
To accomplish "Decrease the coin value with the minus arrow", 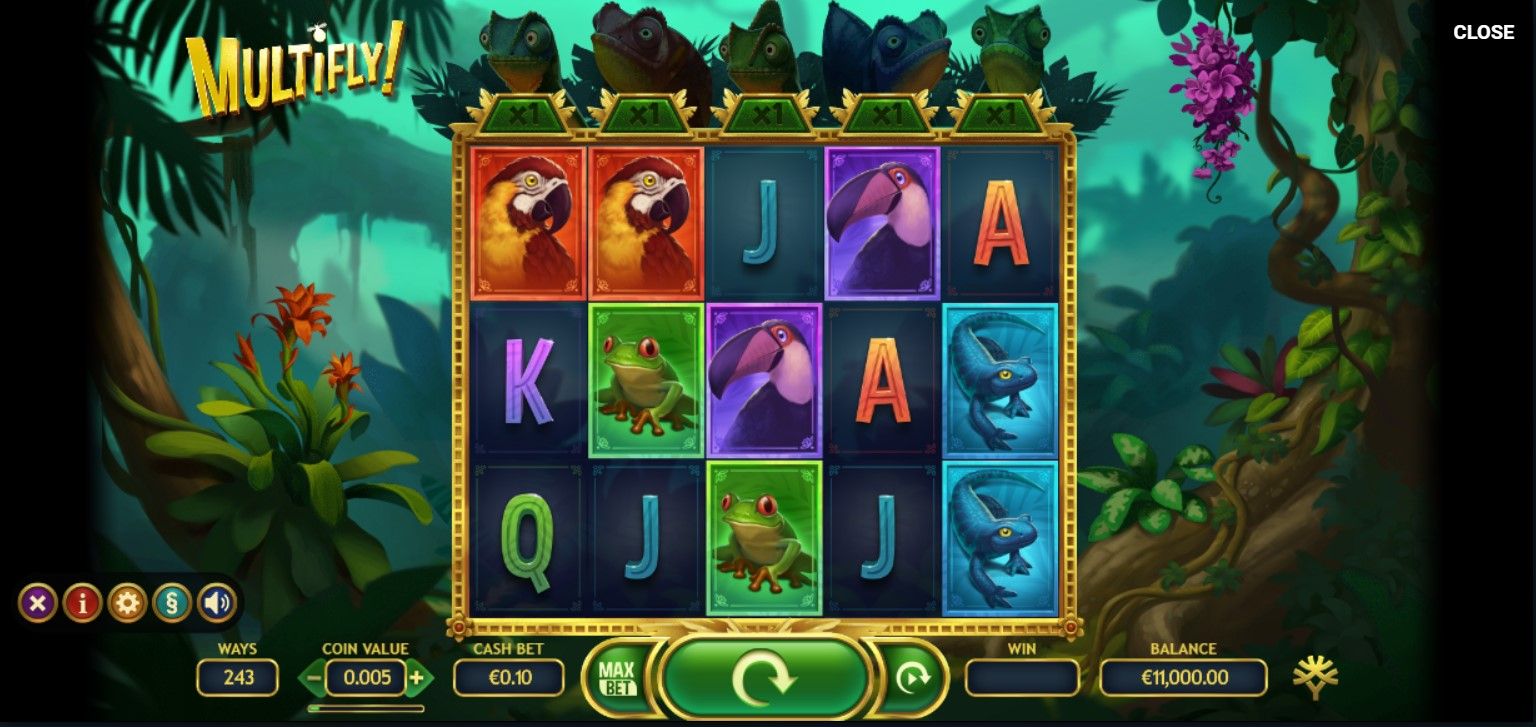I will (313, 678).
